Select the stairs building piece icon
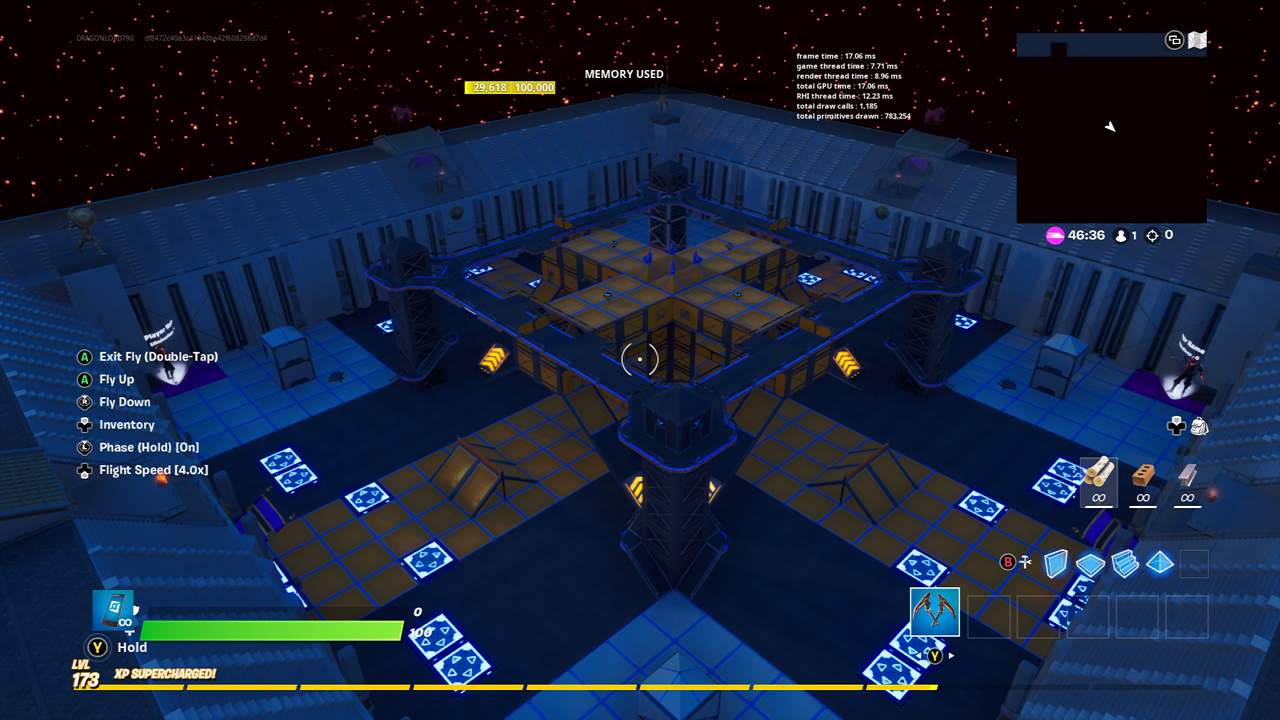The height and width of the screenshot is (720, 1280). [x=1124, y=564]
